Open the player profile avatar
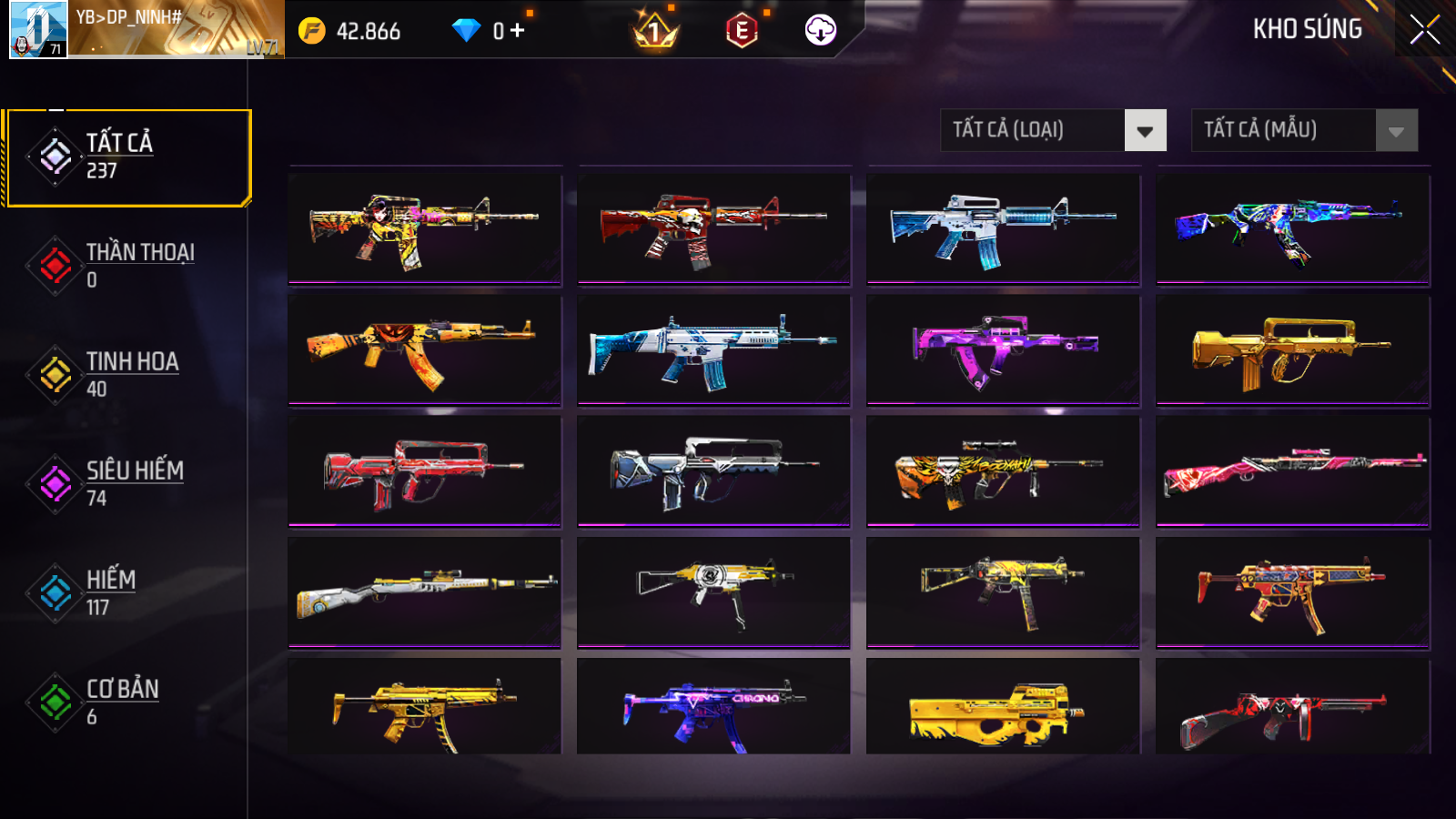The image size is (1456, 819). [x=38, y=29]
